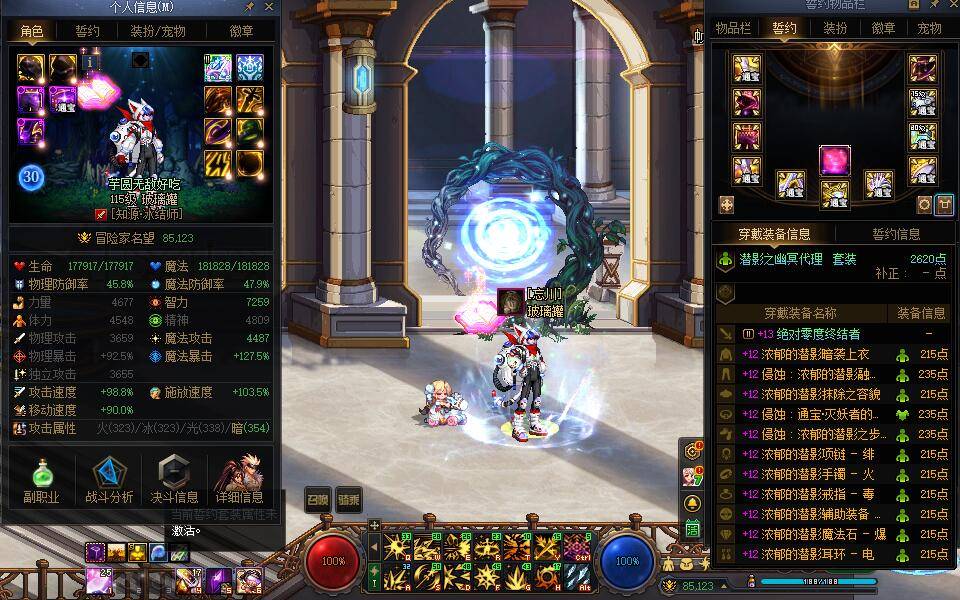Open the 誓约 tab in personal info
This screenshot has height=600, width=960.
click(x=88, y=31)
